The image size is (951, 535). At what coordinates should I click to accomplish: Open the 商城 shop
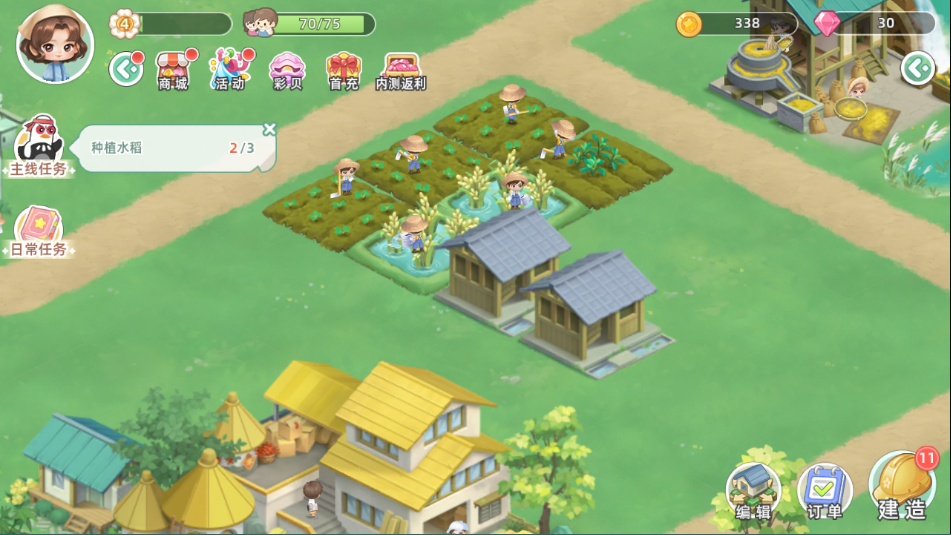coord(174,70)
